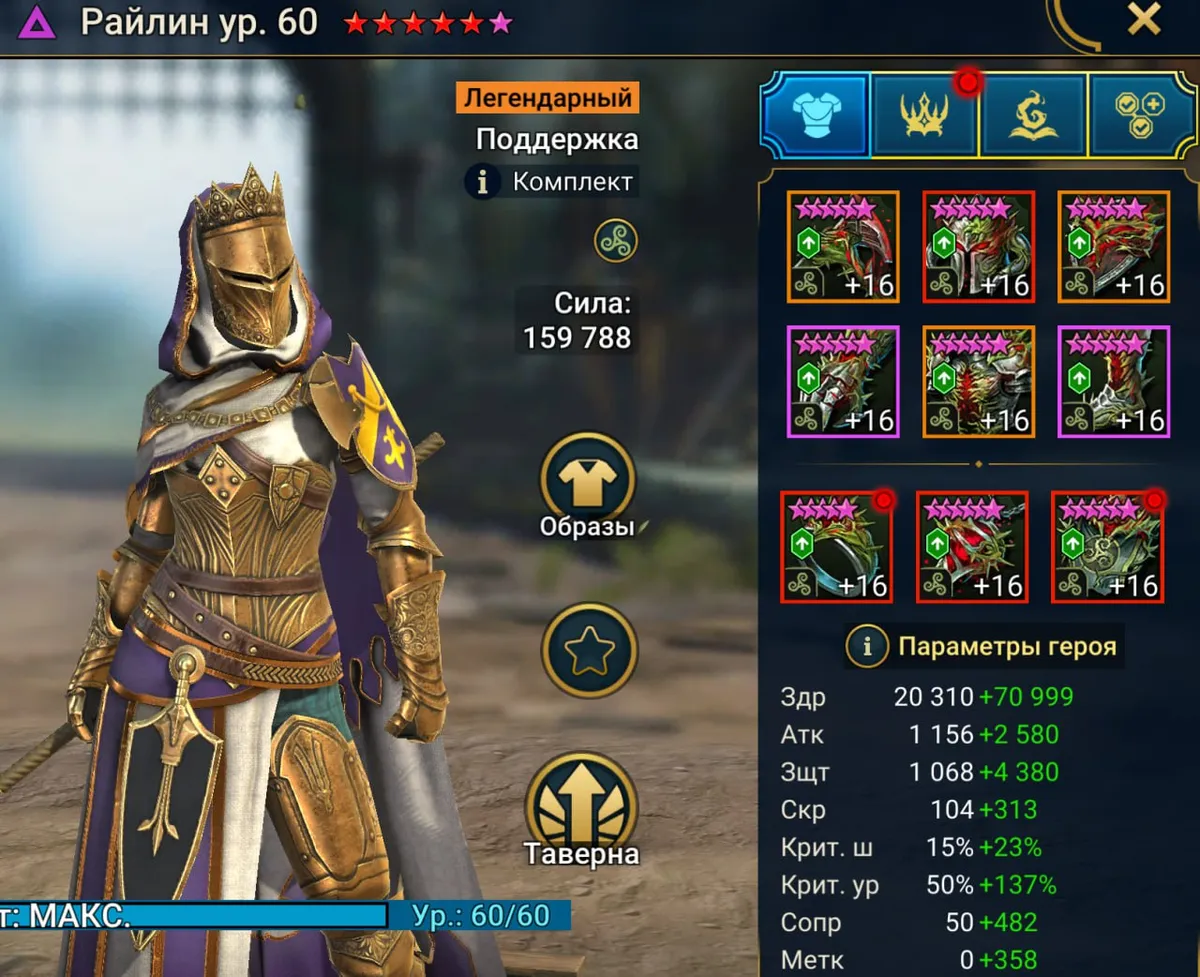Open the checkmark presets tab
Viewport: 1200px width, 977px height.
[x=1140, y=114]
